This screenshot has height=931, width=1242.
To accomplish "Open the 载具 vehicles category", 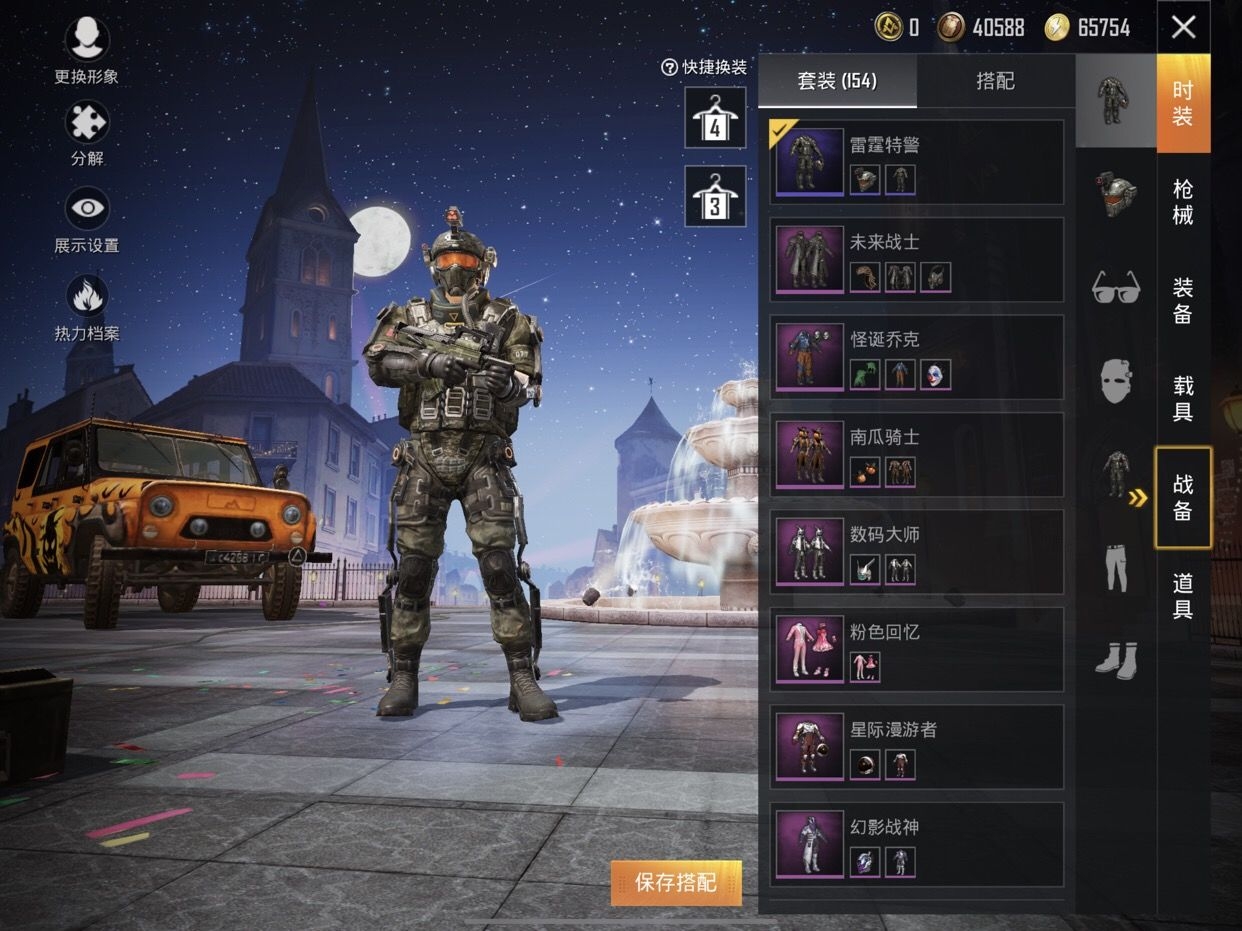I will coord(1183,398).
